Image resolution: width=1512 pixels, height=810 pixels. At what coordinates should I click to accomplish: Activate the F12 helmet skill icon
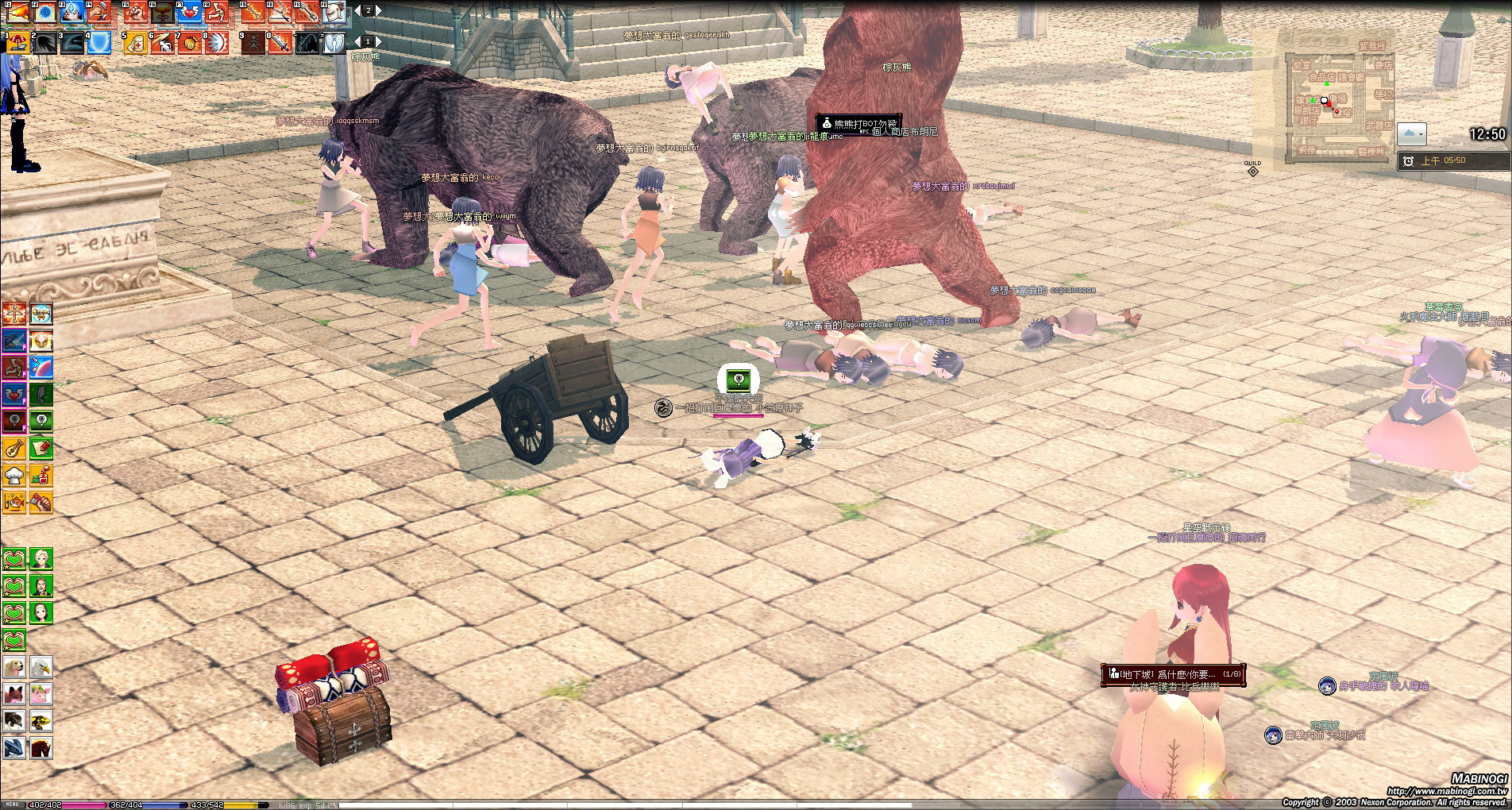(334, 12)
